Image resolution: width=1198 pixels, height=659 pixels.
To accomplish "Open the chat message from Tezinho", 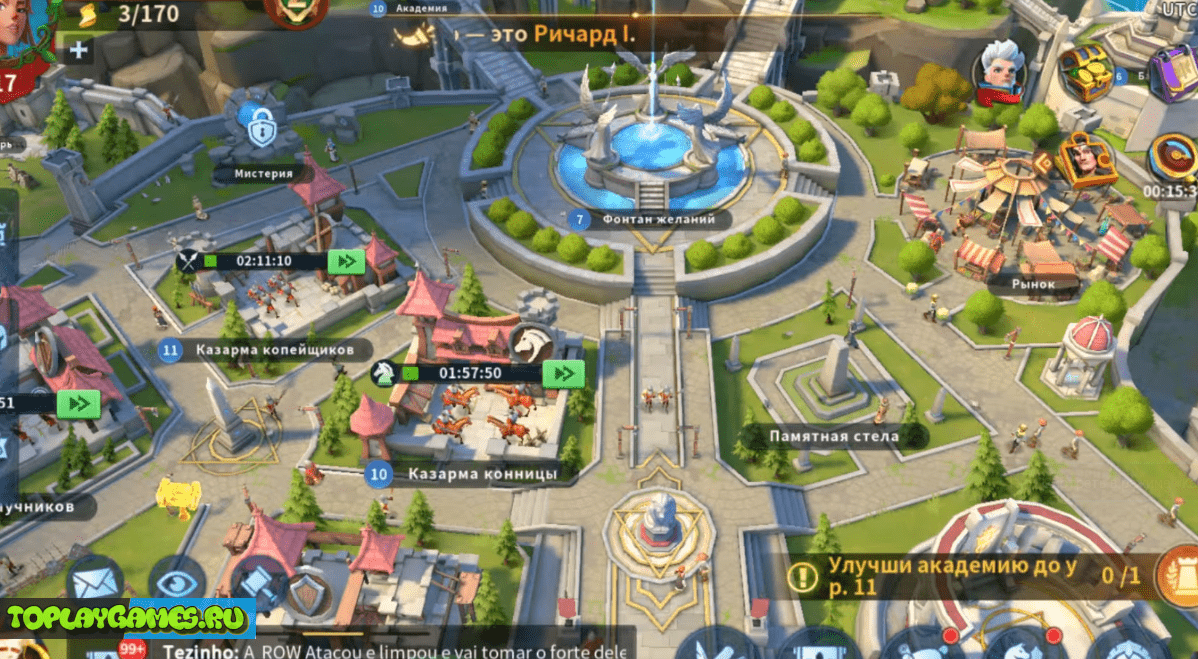I will point(390,650).
